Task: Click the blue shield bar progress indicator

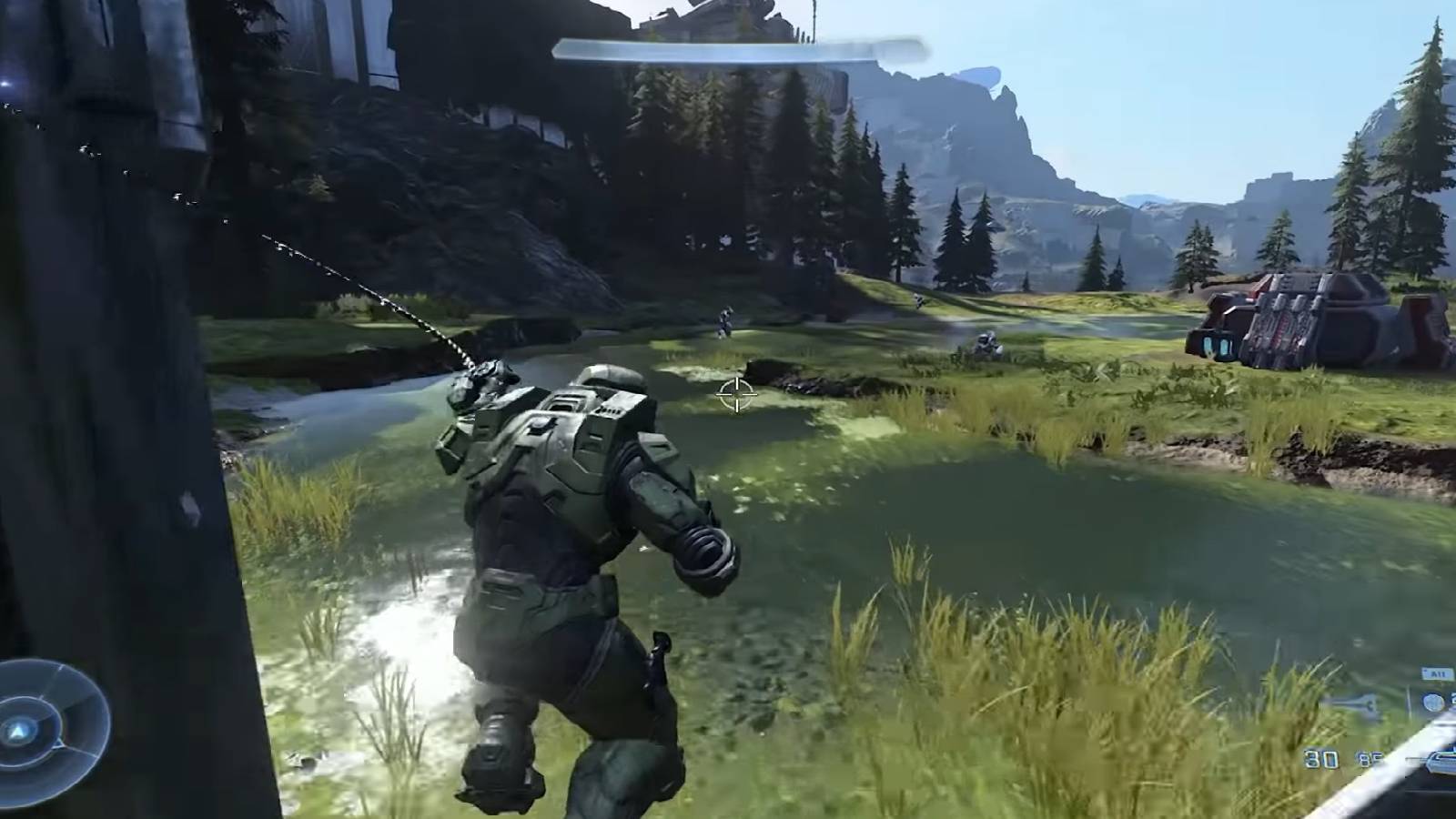Action: coord(728,45)
